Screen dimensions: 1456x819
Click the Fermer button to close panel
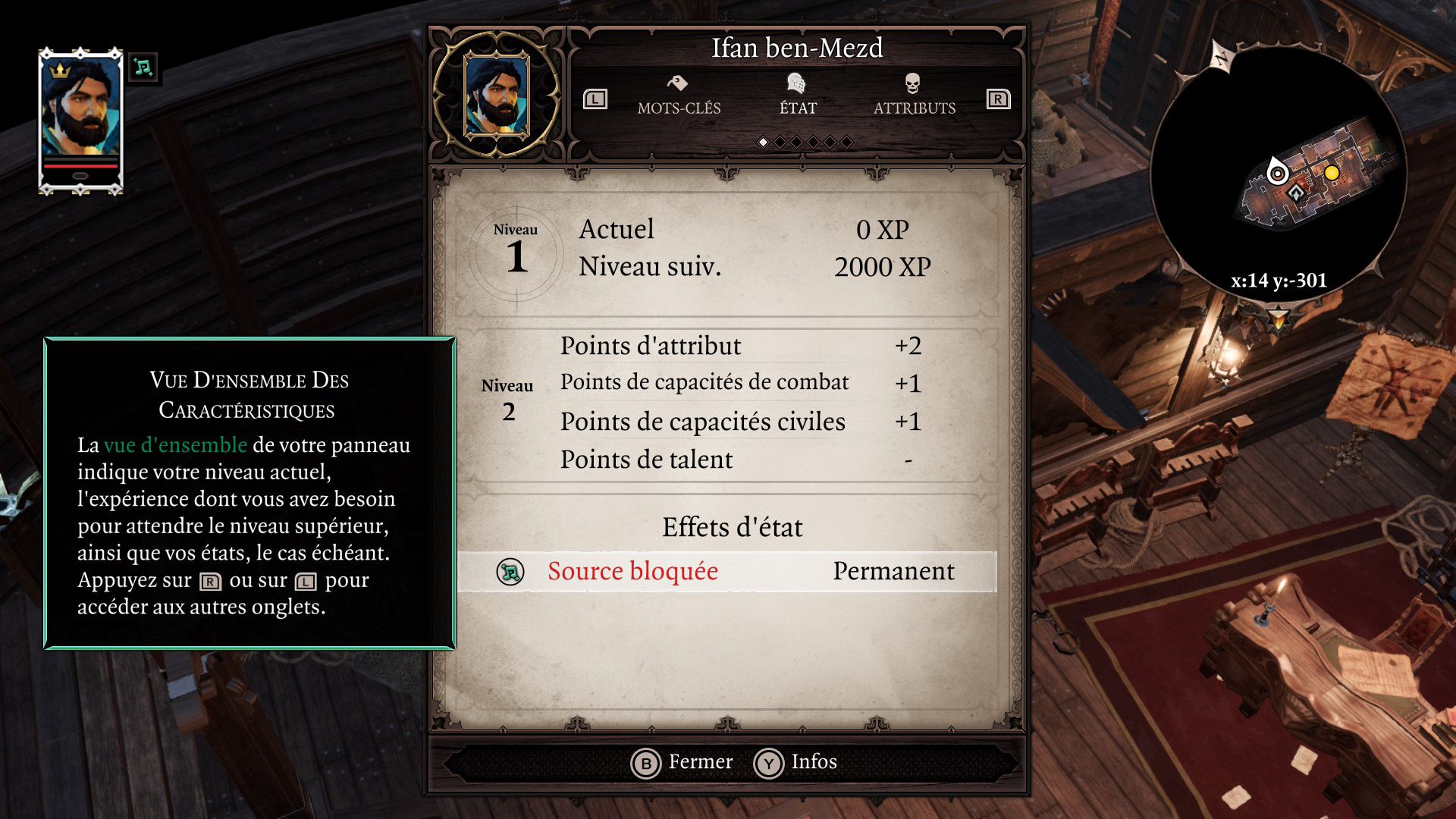point(682,762)
